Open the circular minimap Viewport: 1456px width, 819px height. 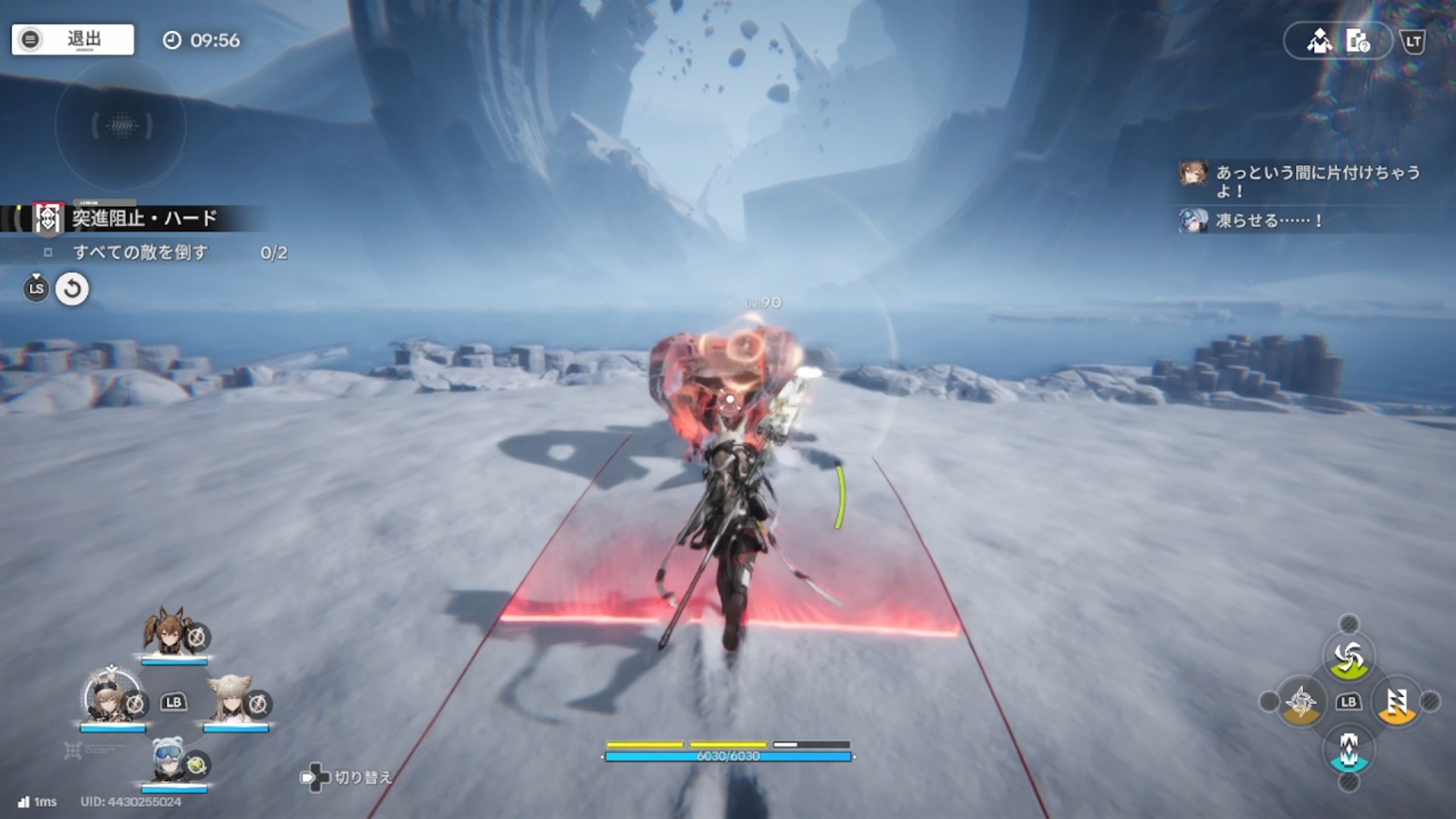(x=121, y=125)
